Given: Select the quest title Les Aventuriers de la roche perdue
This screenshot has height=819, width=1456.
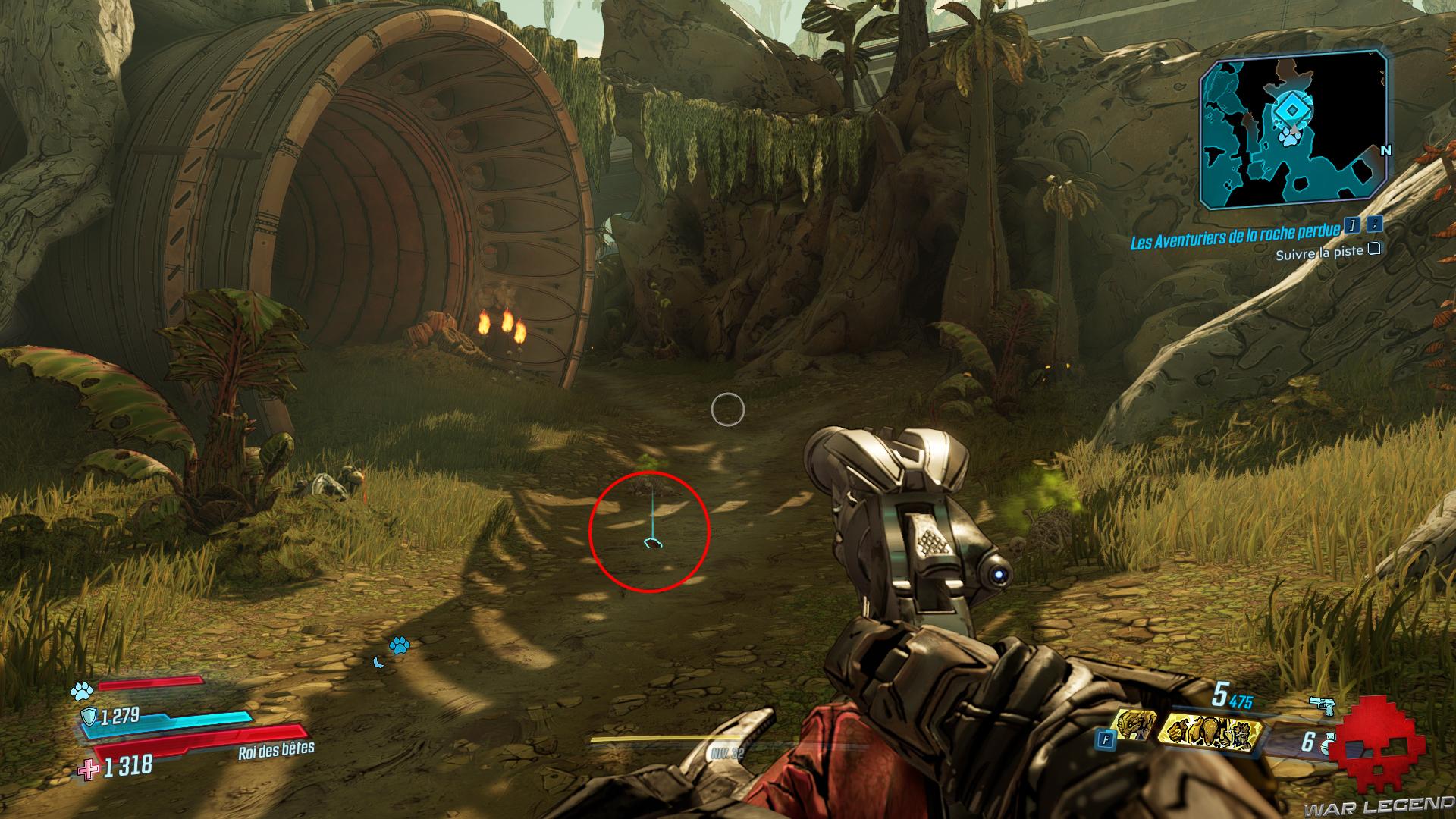Looking at the screenshot, I should (x=1234, y=237).
